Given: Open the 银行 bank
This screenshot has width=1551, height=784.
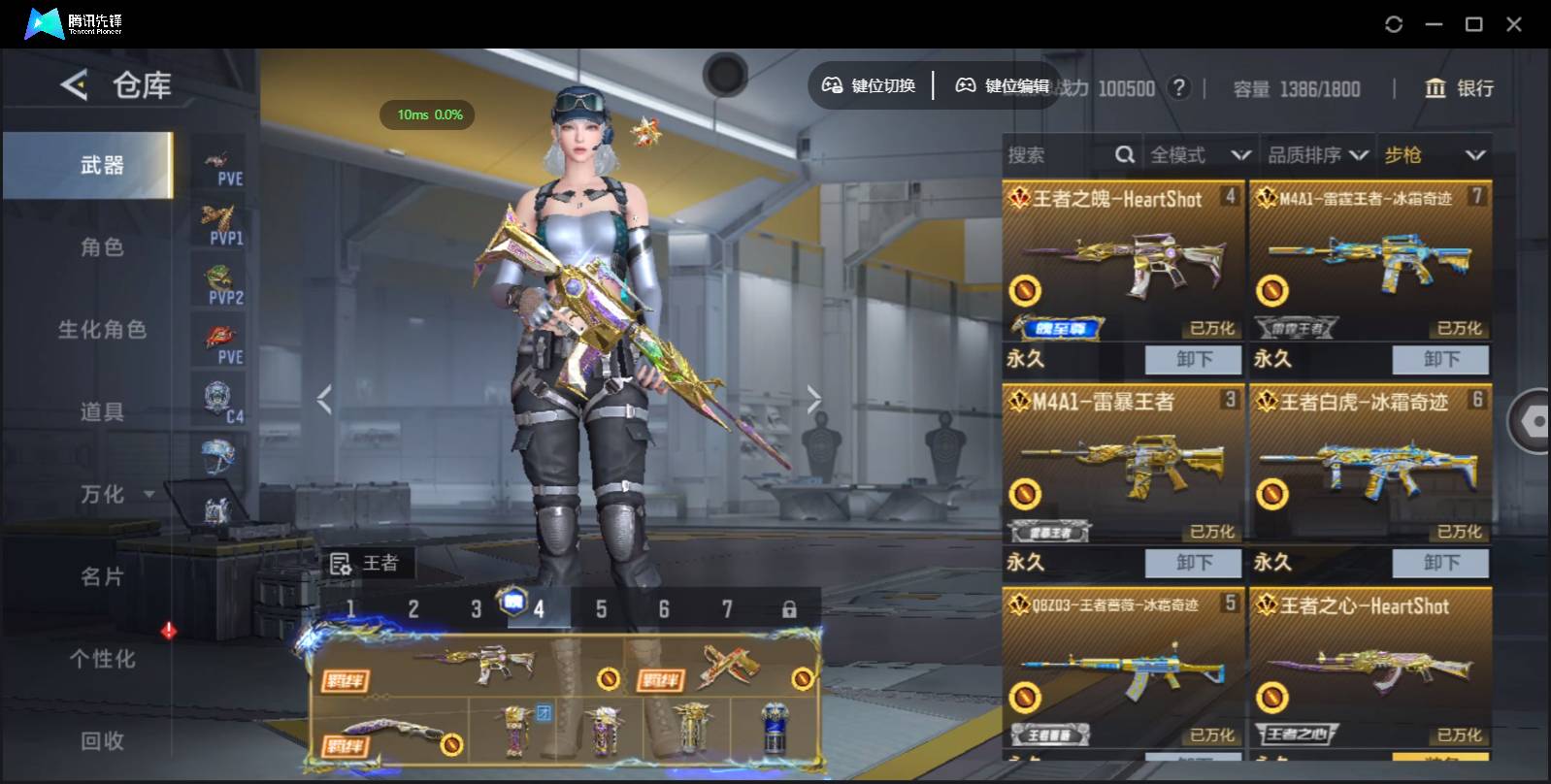Looking at the screenshot, I should point(1459,88).
